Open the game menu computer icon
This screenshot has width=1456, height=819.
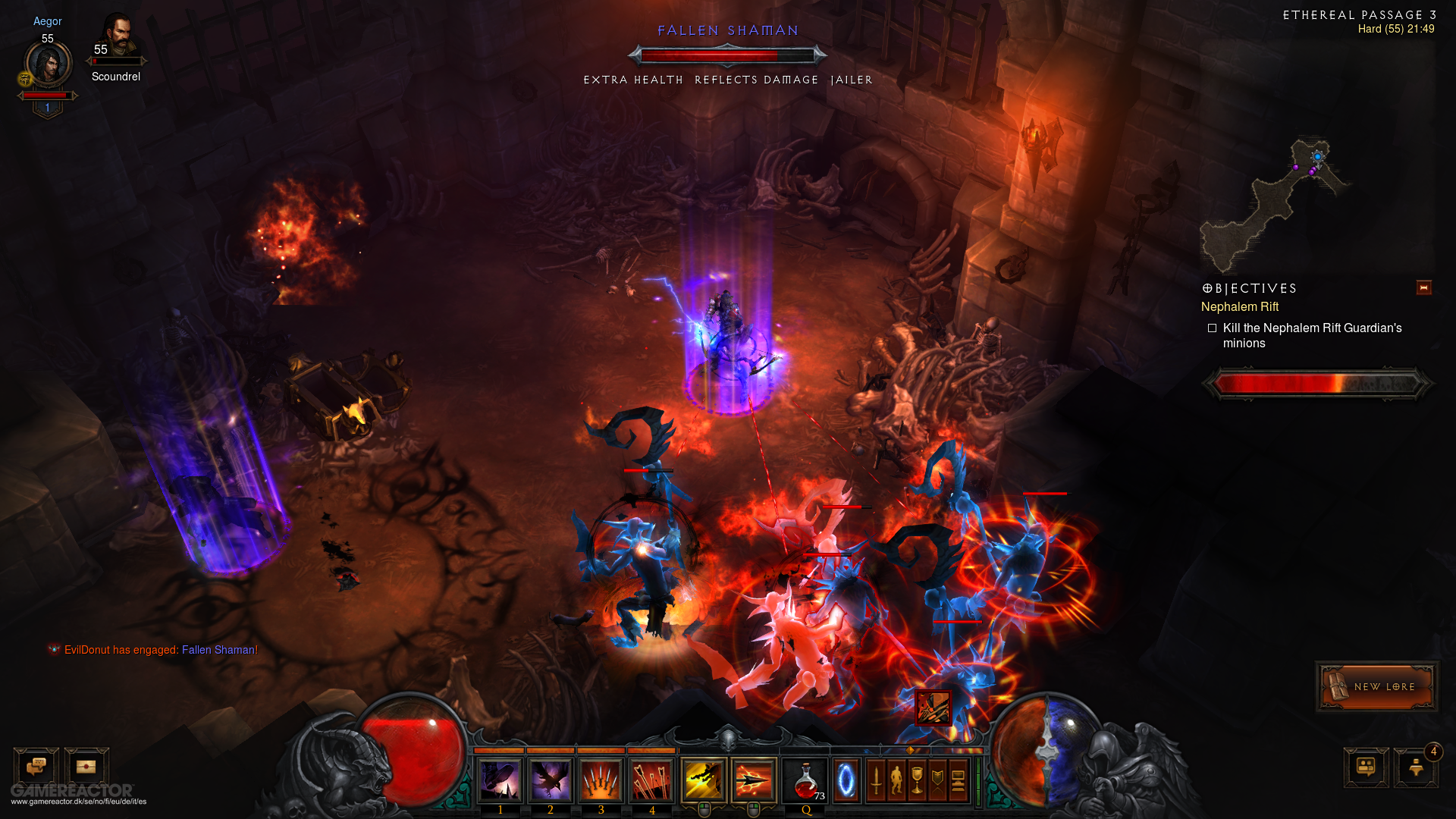pyautogui.click(x=958, y=780)
